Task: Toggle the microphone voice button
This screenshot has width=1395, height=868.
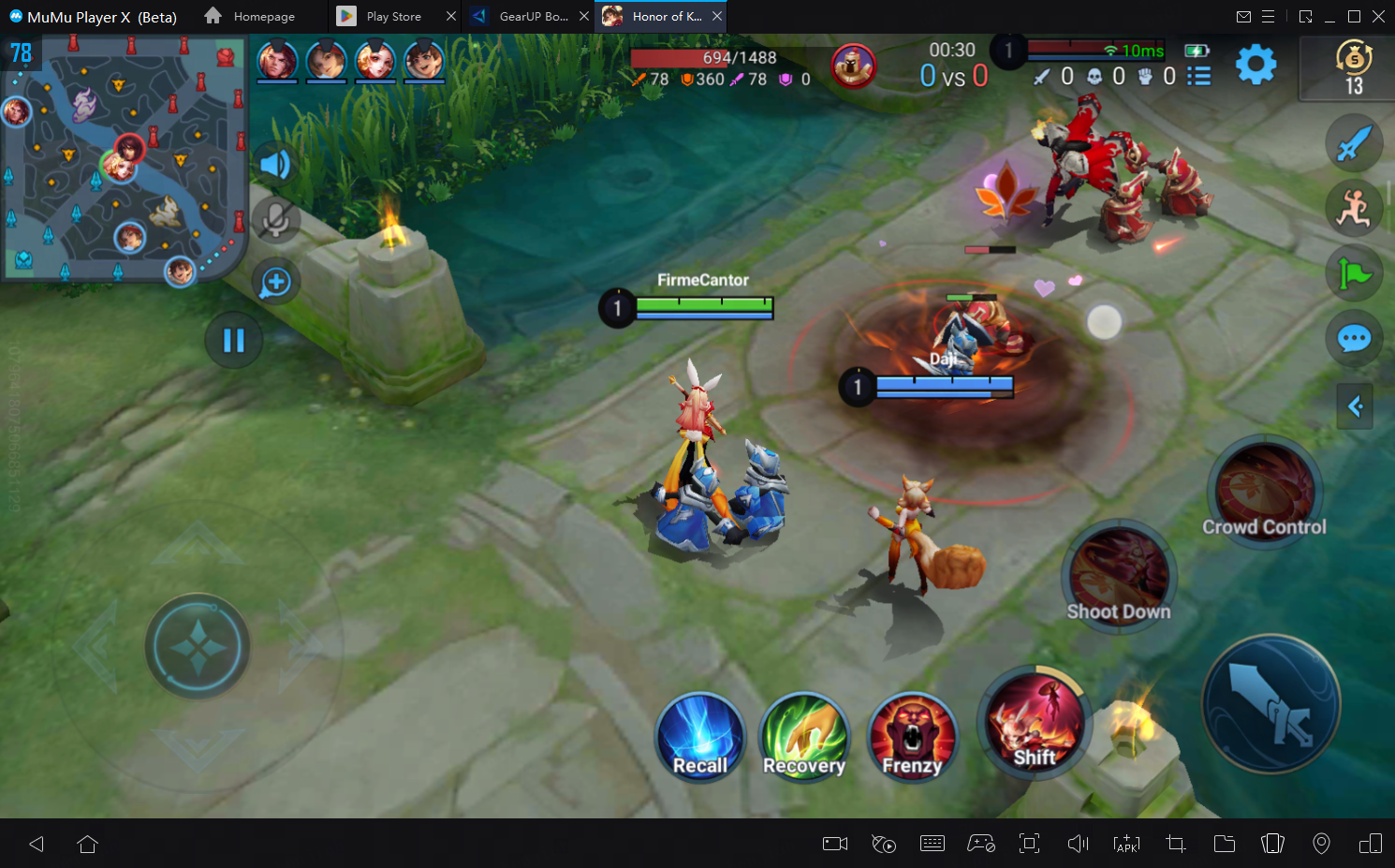Action: [x=275, y=220]
